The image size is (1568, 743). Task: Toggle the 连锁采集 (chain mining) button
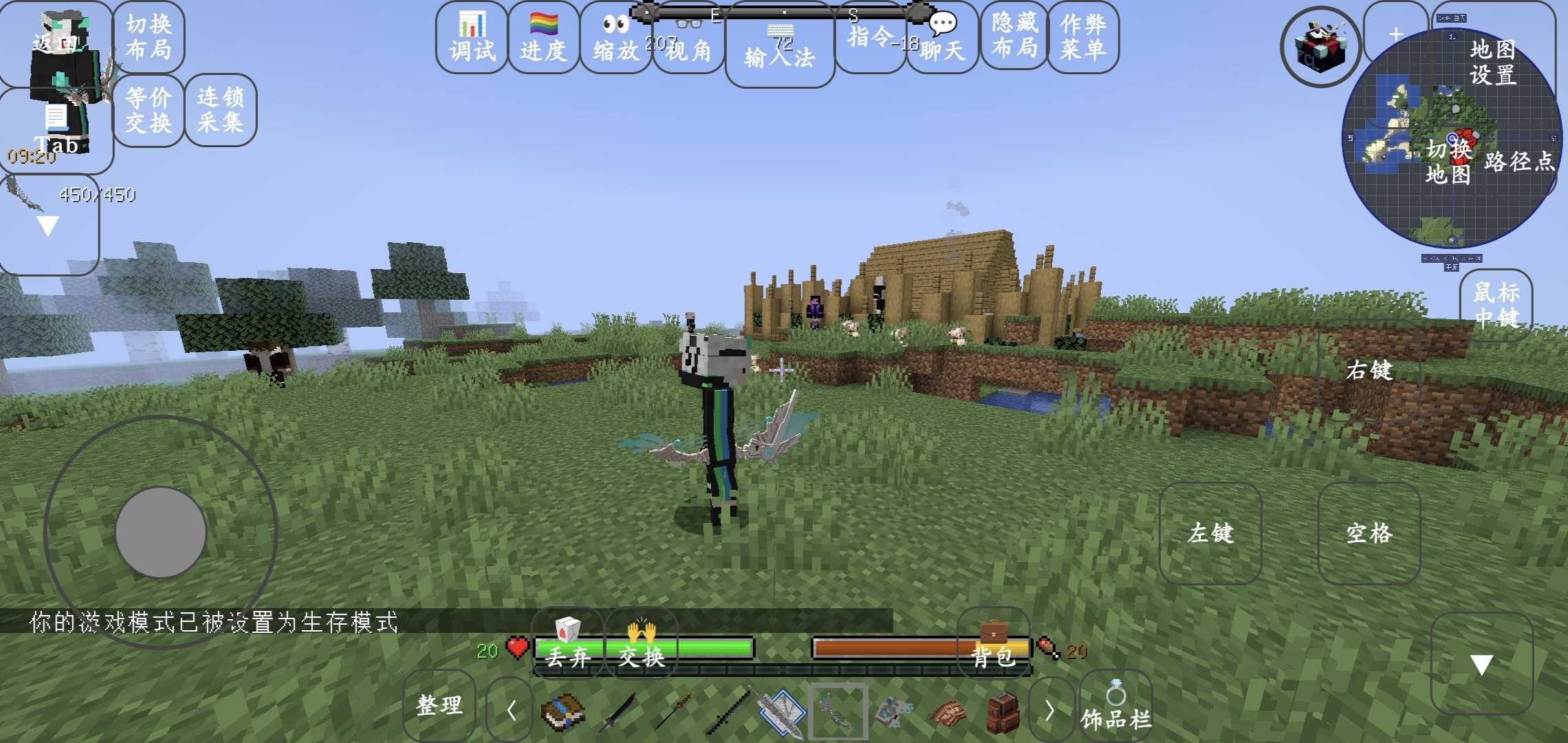pyautogui.click(x=220, y=110)
